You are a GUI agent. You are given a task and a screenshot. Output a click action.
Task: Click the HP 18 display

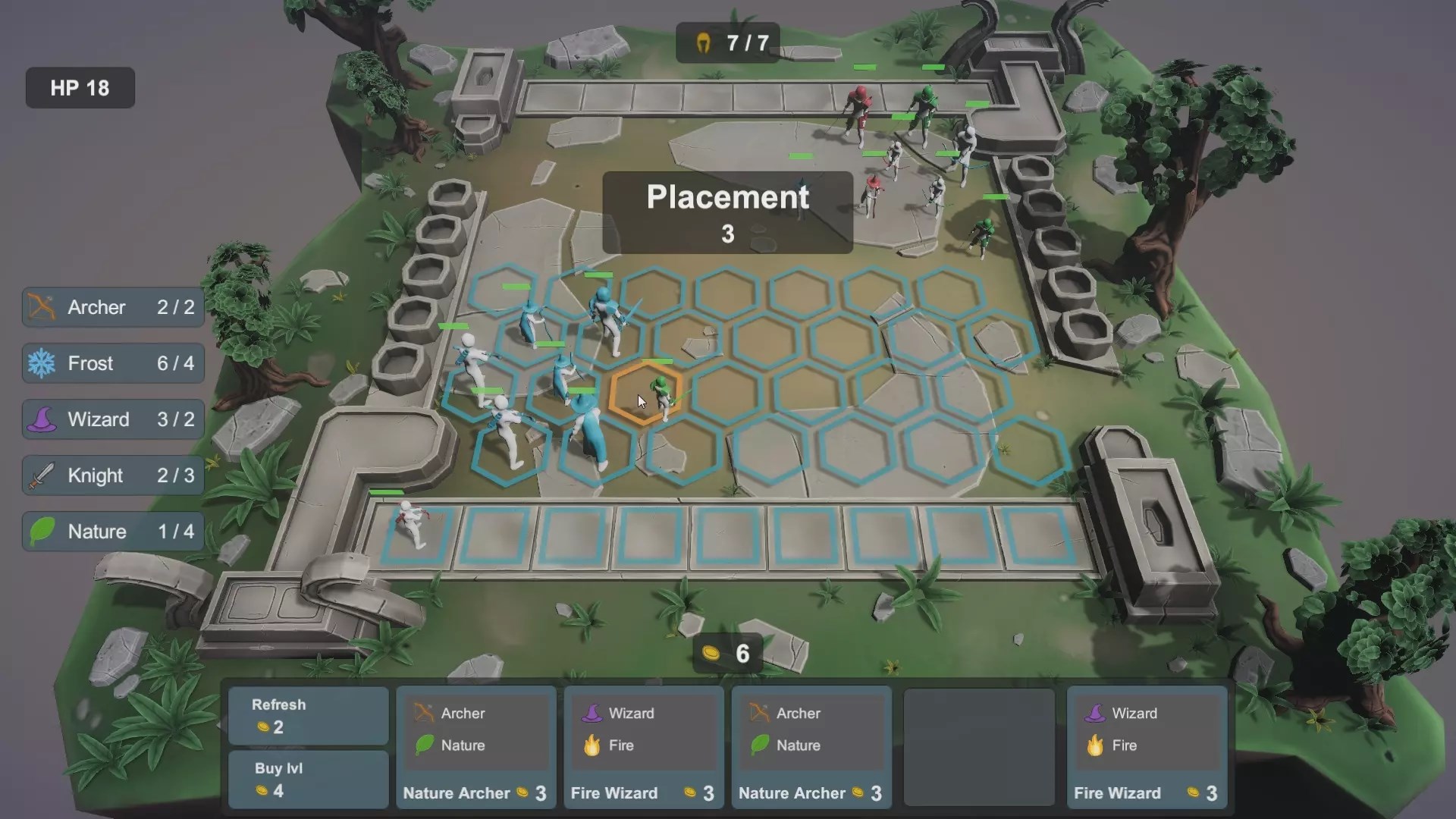80,87
